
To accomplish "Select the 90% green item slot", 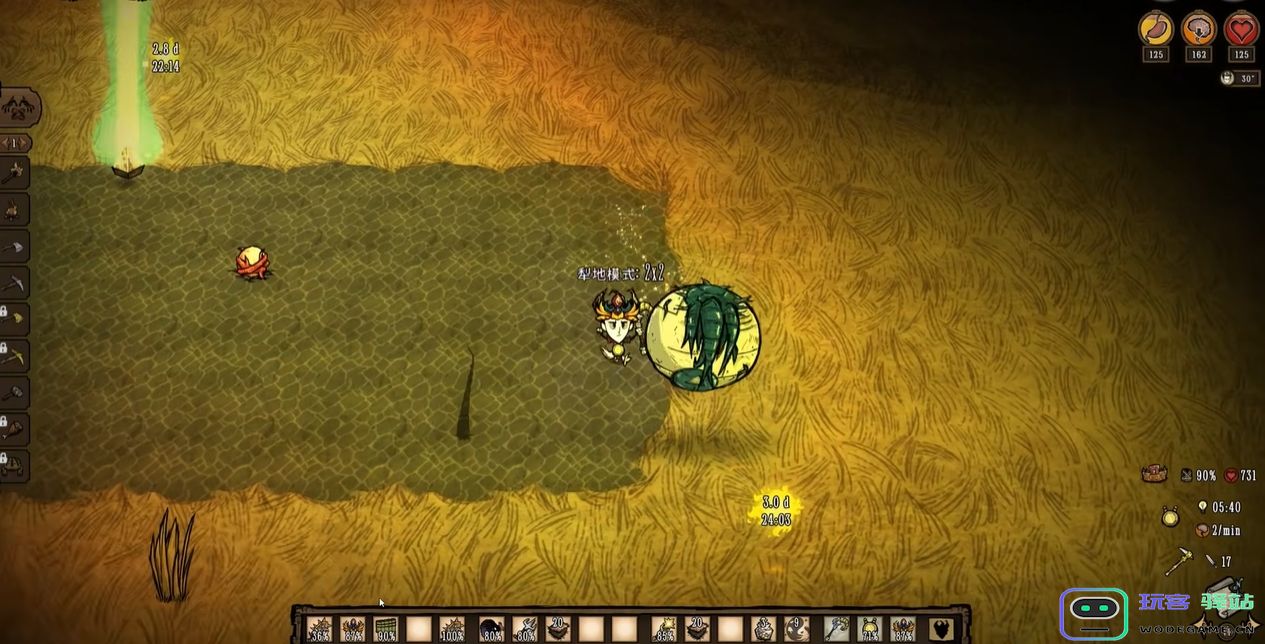I will pos(385,628).
